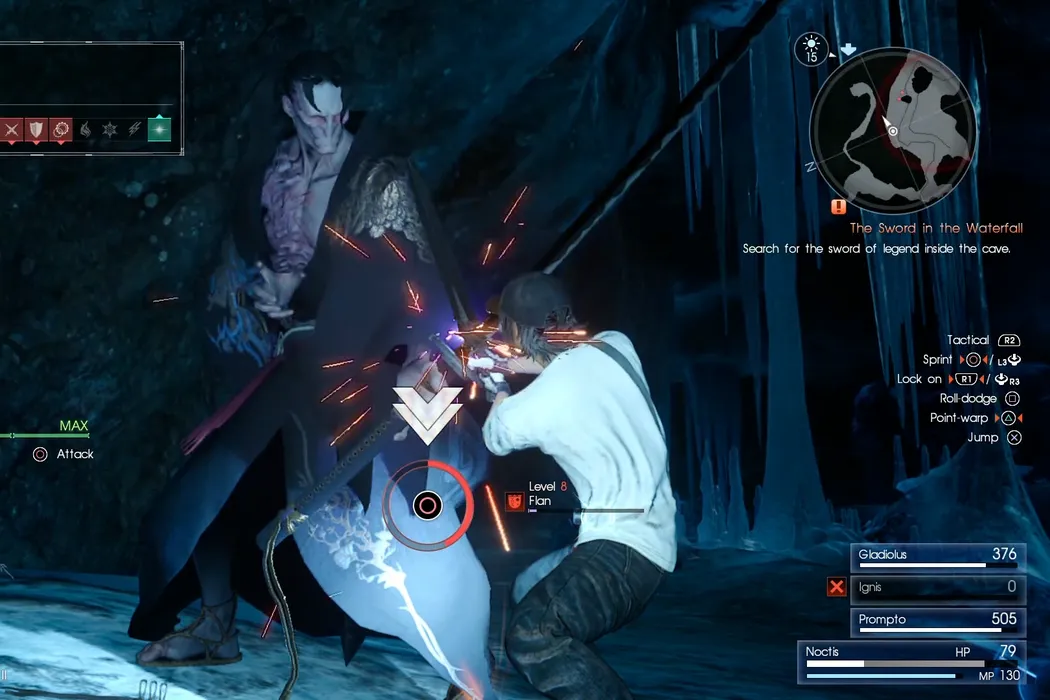Choose the lightning element icon
Image resolution: width=1050 pixels, height=700 pixels.
point(134,129)
